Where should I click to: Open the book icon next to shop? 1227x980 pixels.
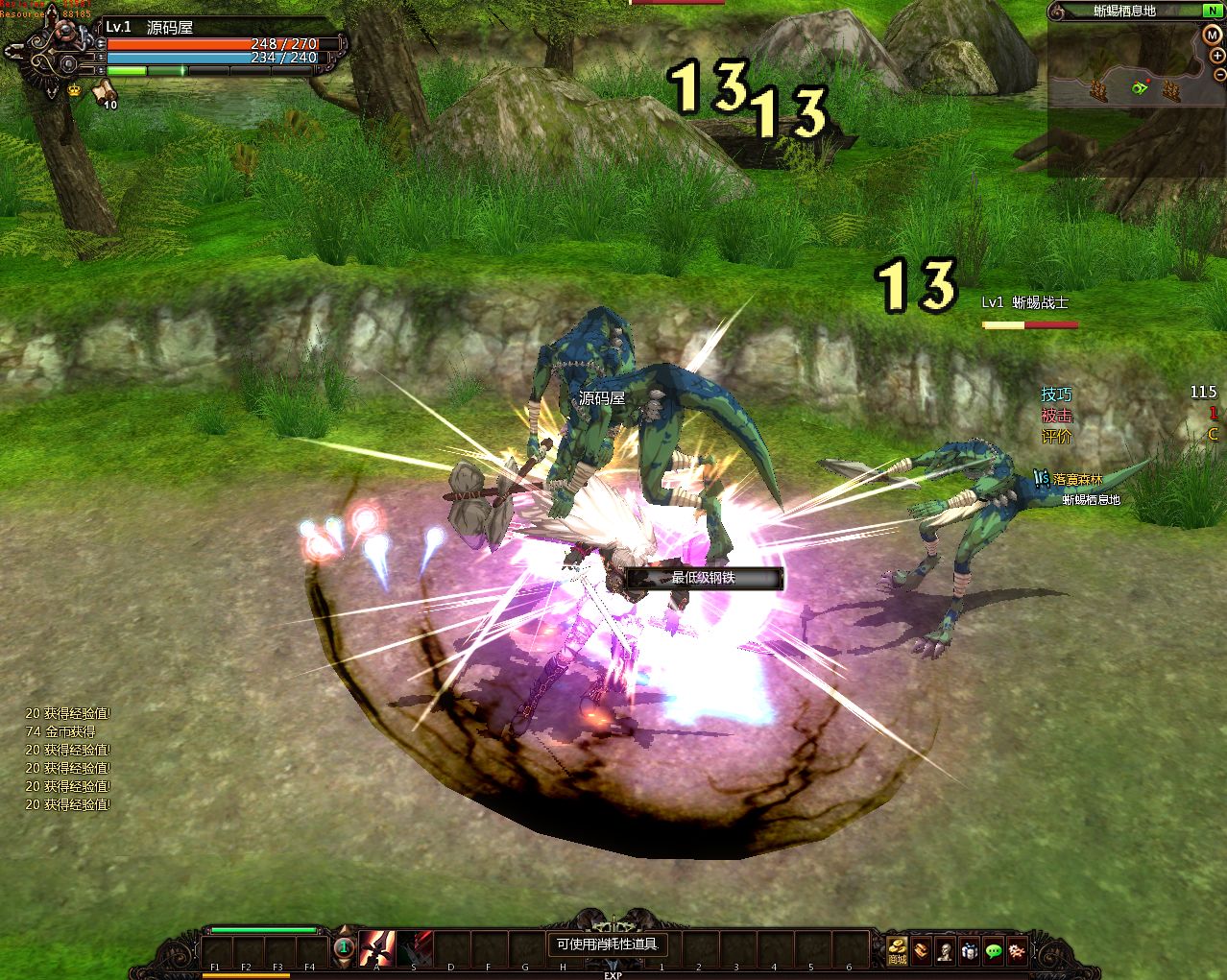click(x=922, y=950)
